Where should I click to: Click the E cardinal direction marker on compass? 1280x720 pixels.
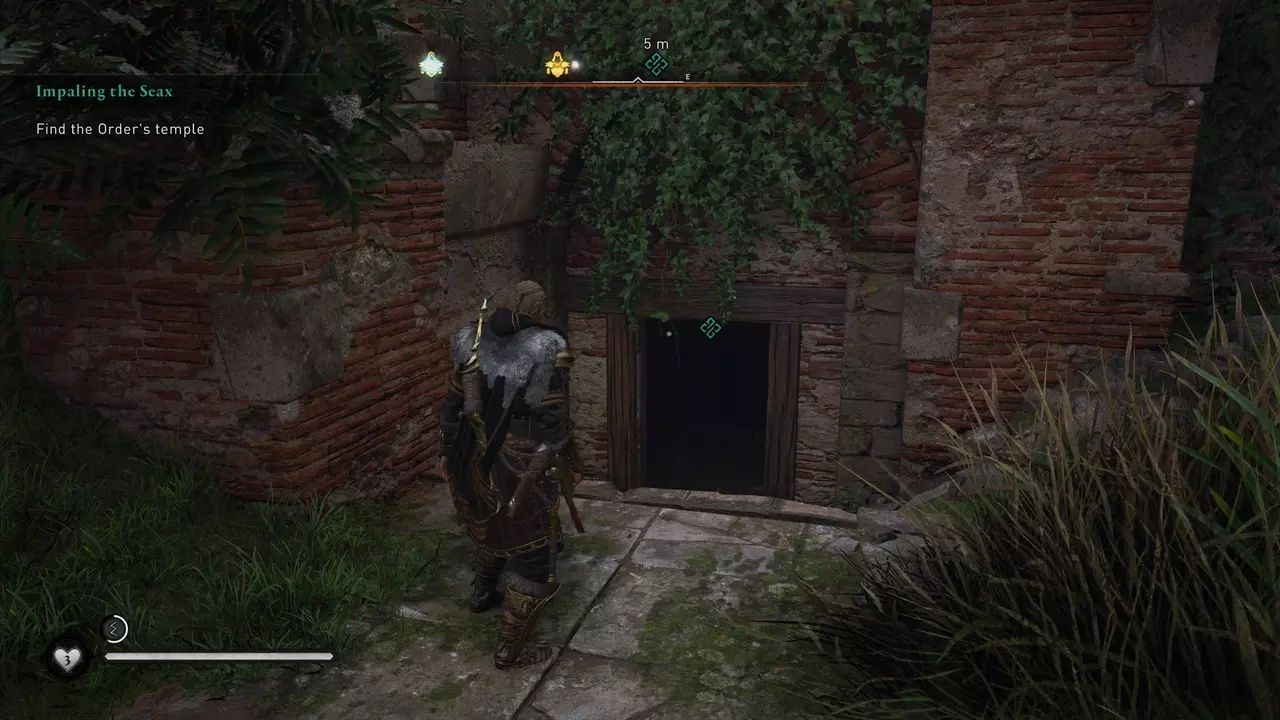pos(687,77)
